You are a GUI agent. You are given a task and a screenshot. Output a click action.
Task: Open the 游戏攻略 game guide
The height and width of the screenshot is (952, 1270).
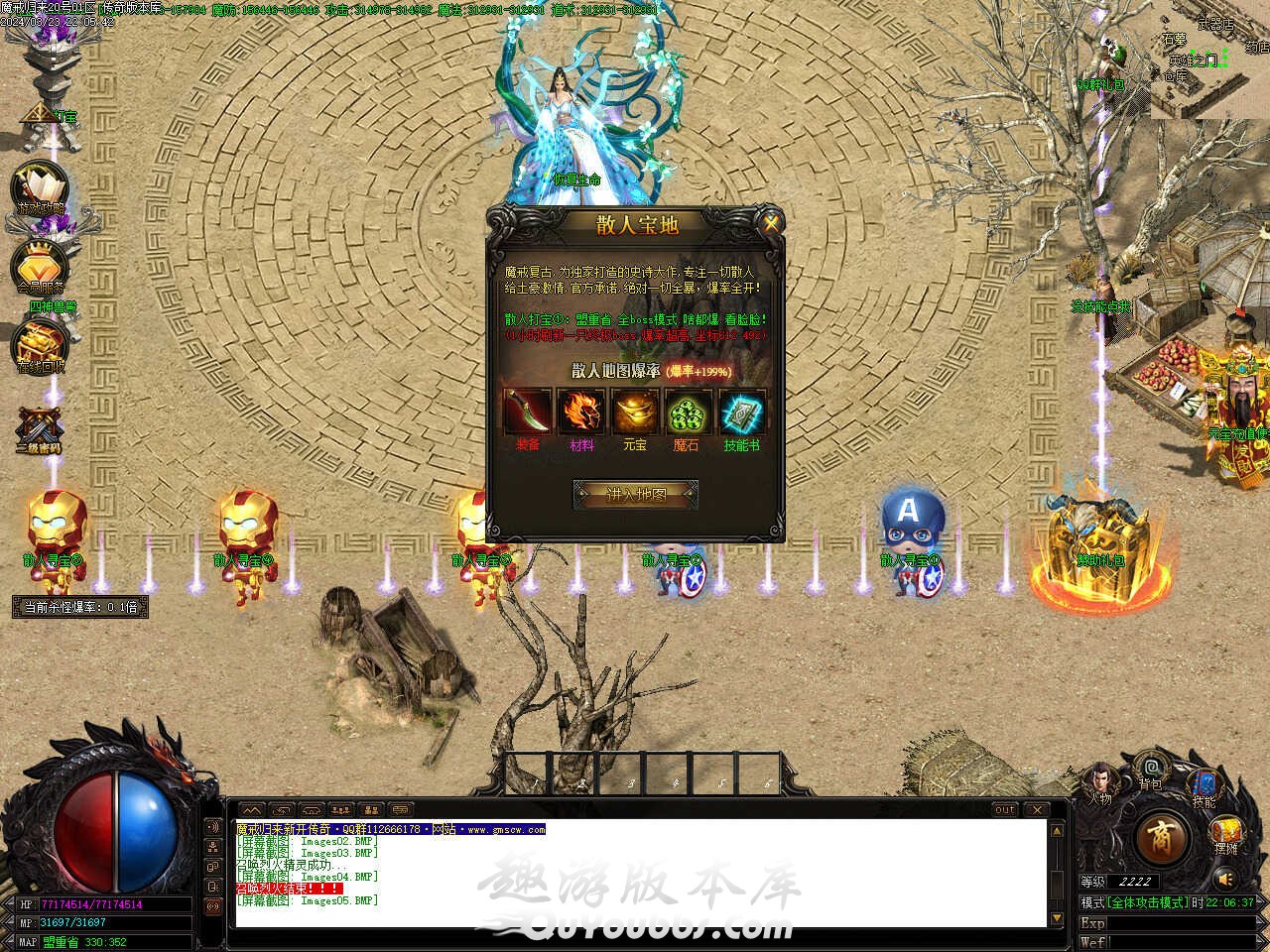pyautogui.click(x=41, y=188)
